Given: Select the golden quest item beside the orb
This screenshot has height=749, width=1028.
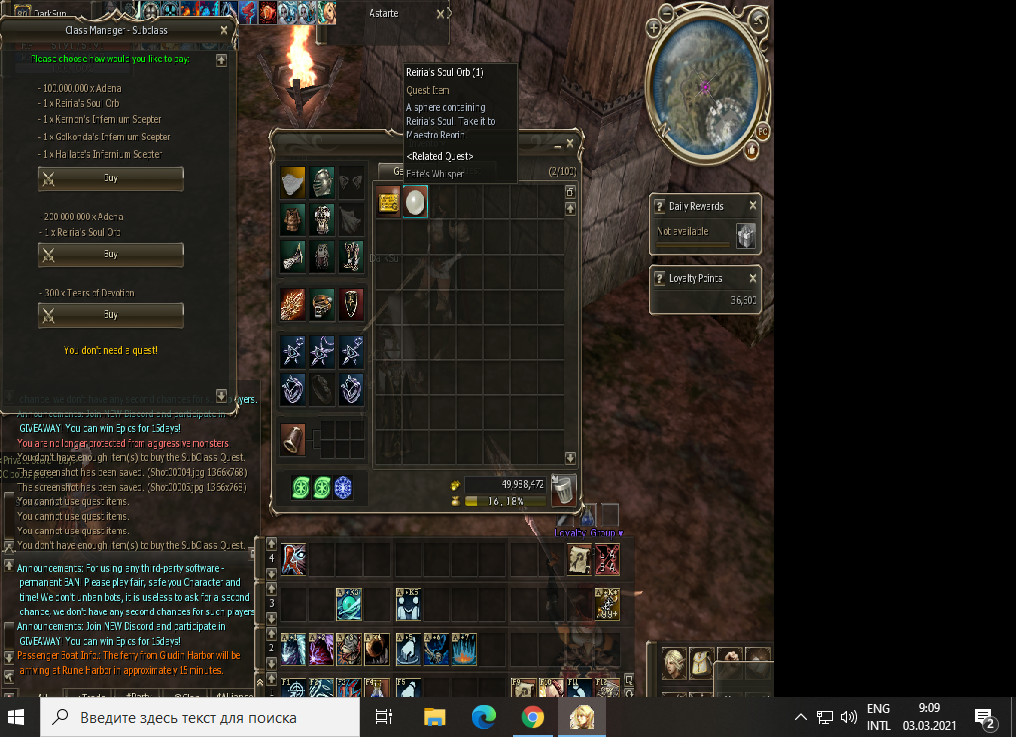Looking at the screenshot, I should [388, 202].
